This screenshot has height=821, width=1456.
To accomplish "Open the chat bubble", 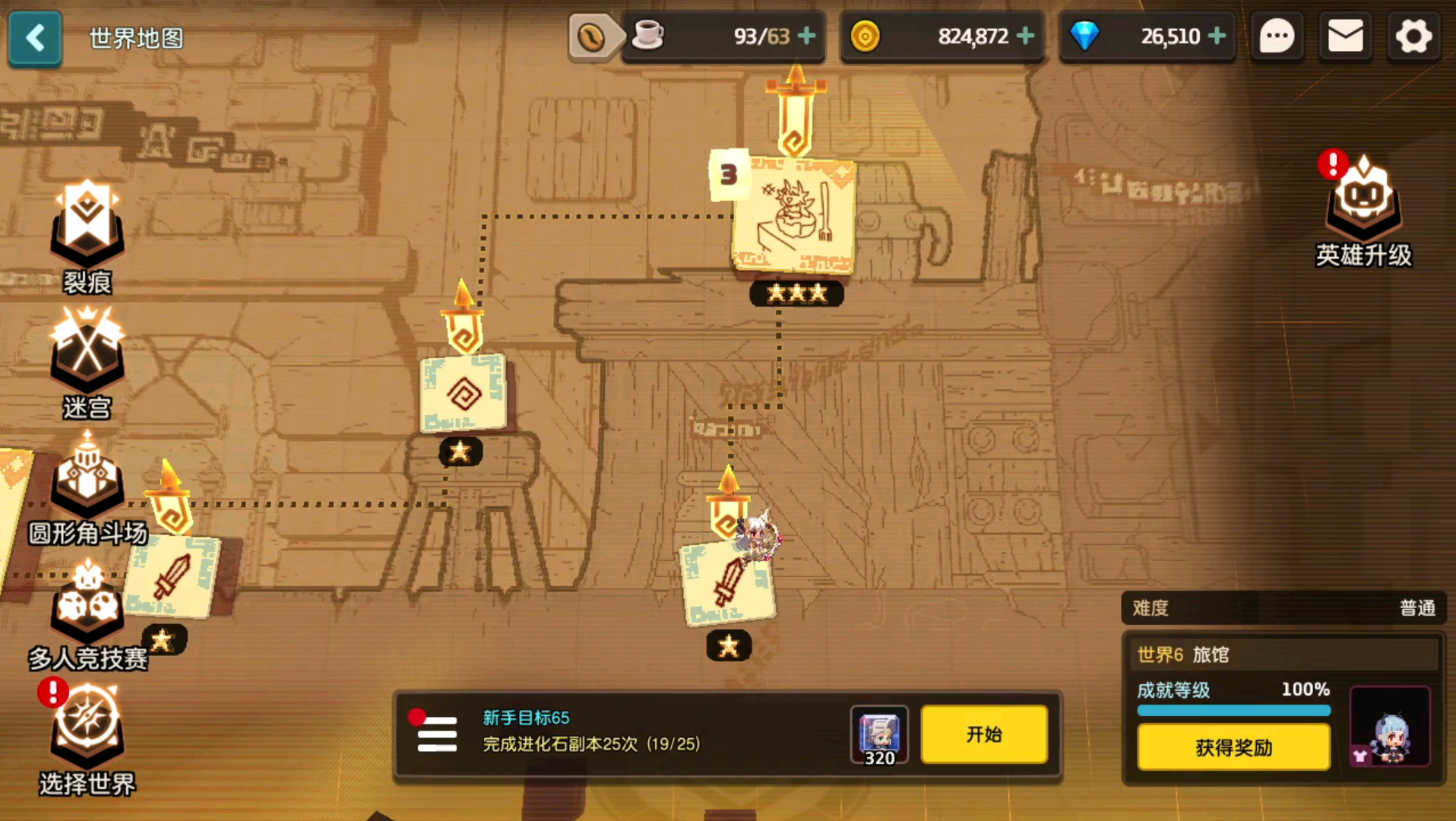I will (x=1277, y=36).
